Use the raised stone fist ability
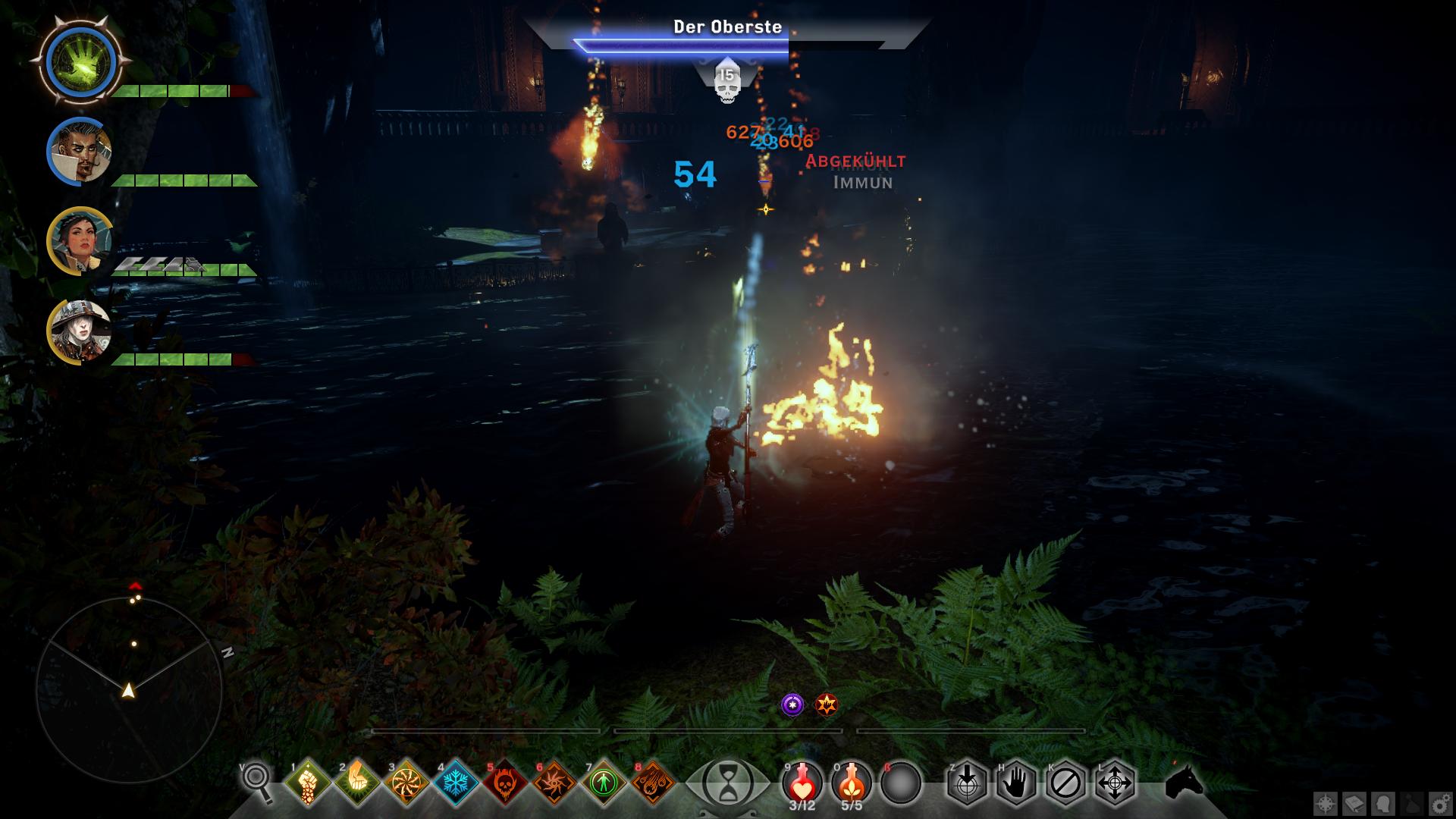This screenshot has width=1456, height=819. point(308,782)
